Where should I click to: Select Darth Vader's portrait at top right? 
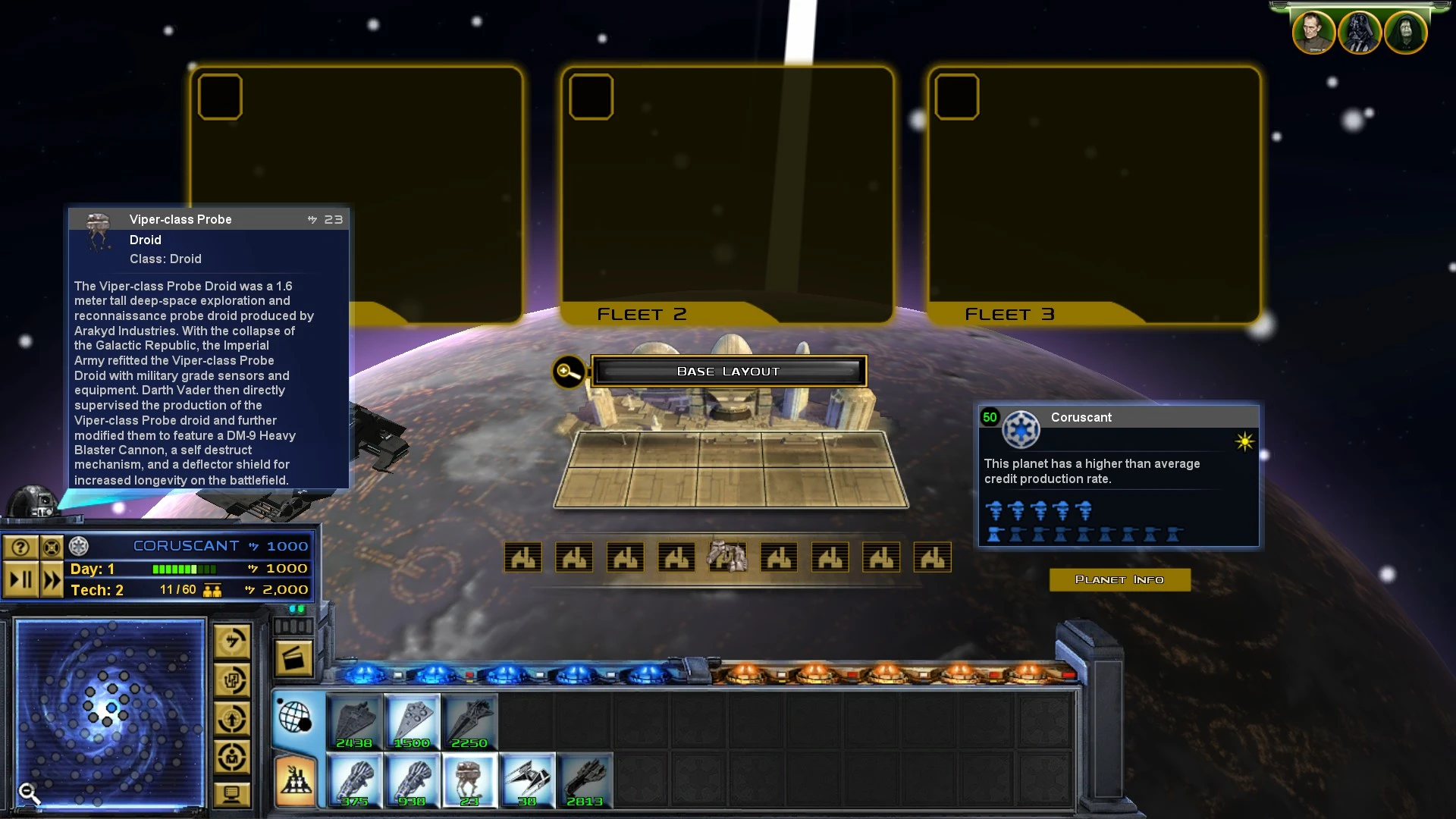tap(1359, 32)
